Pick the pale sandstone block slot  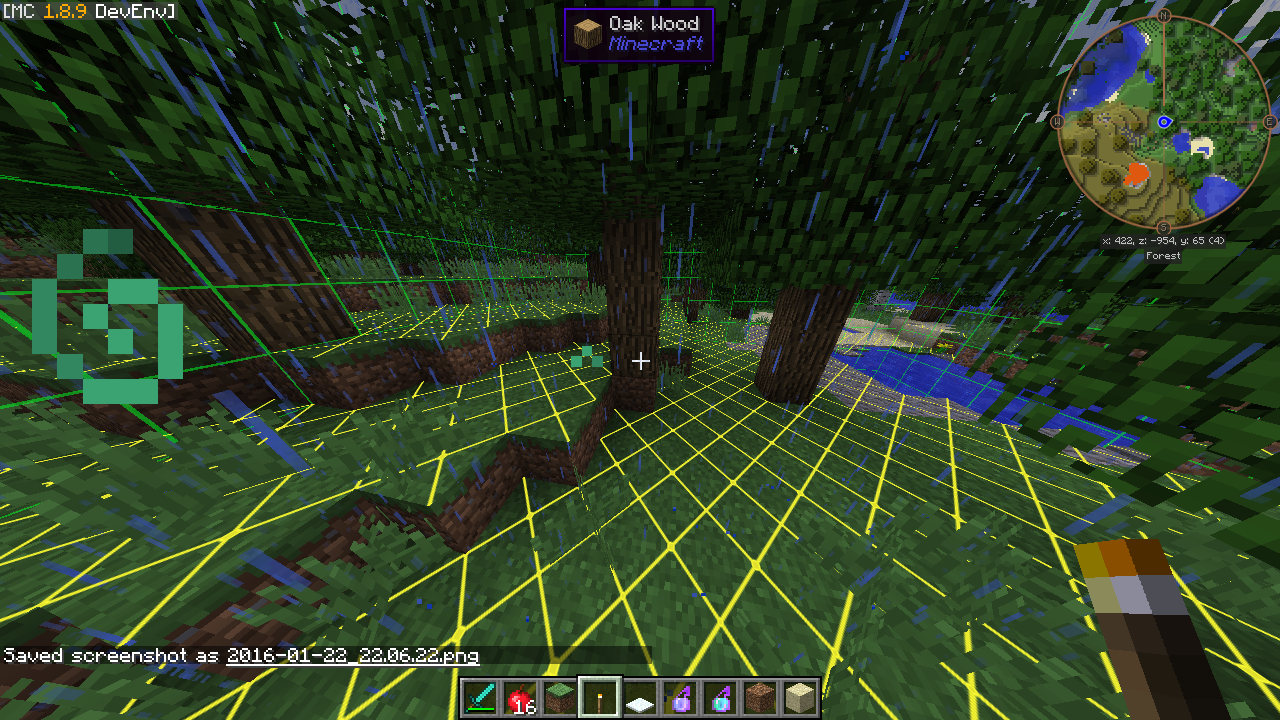pyautogui.click(x=800, y=697)
